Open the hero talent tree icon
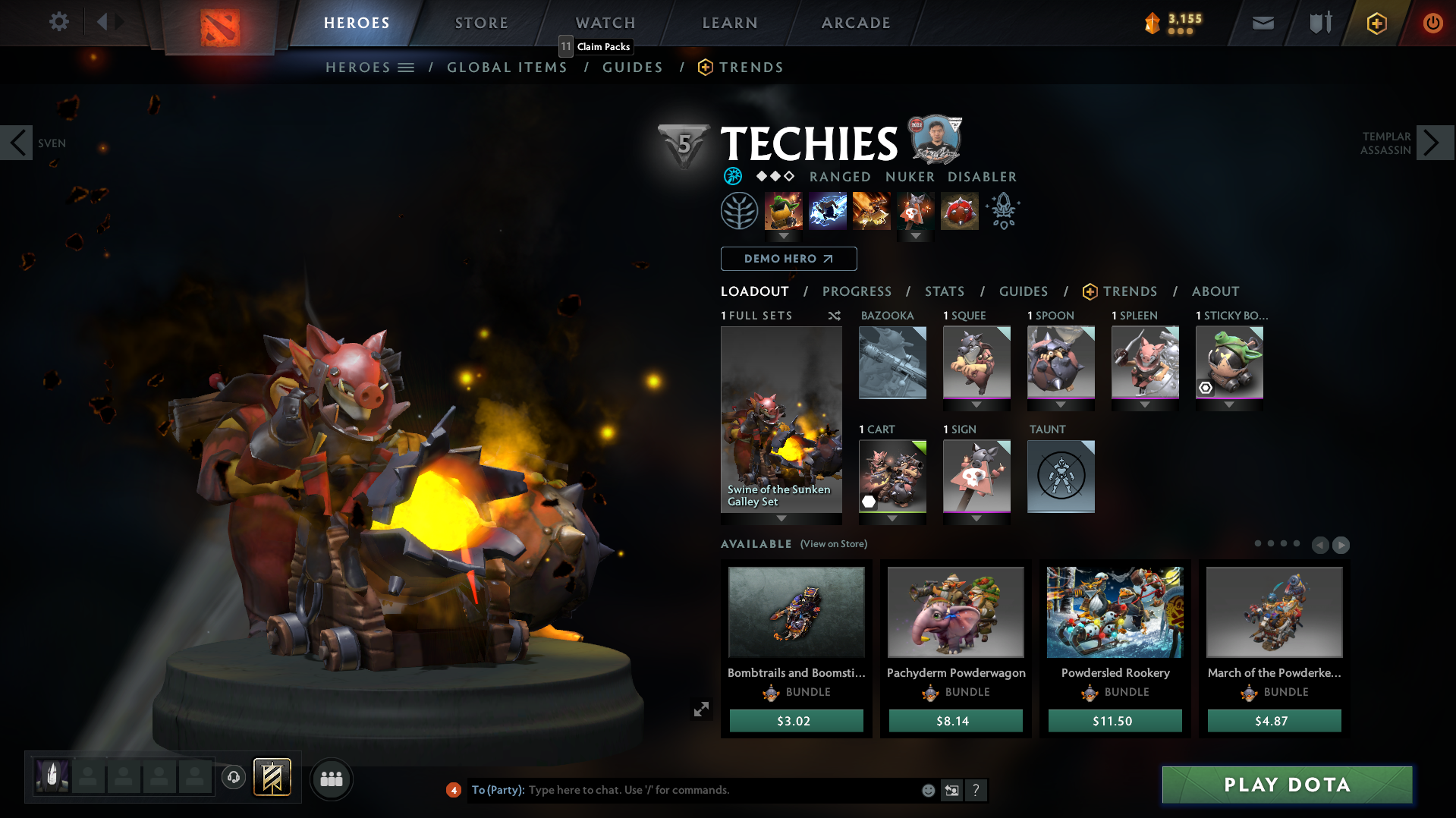Screen dimensions: 1456x818 [x=741, y=210]
